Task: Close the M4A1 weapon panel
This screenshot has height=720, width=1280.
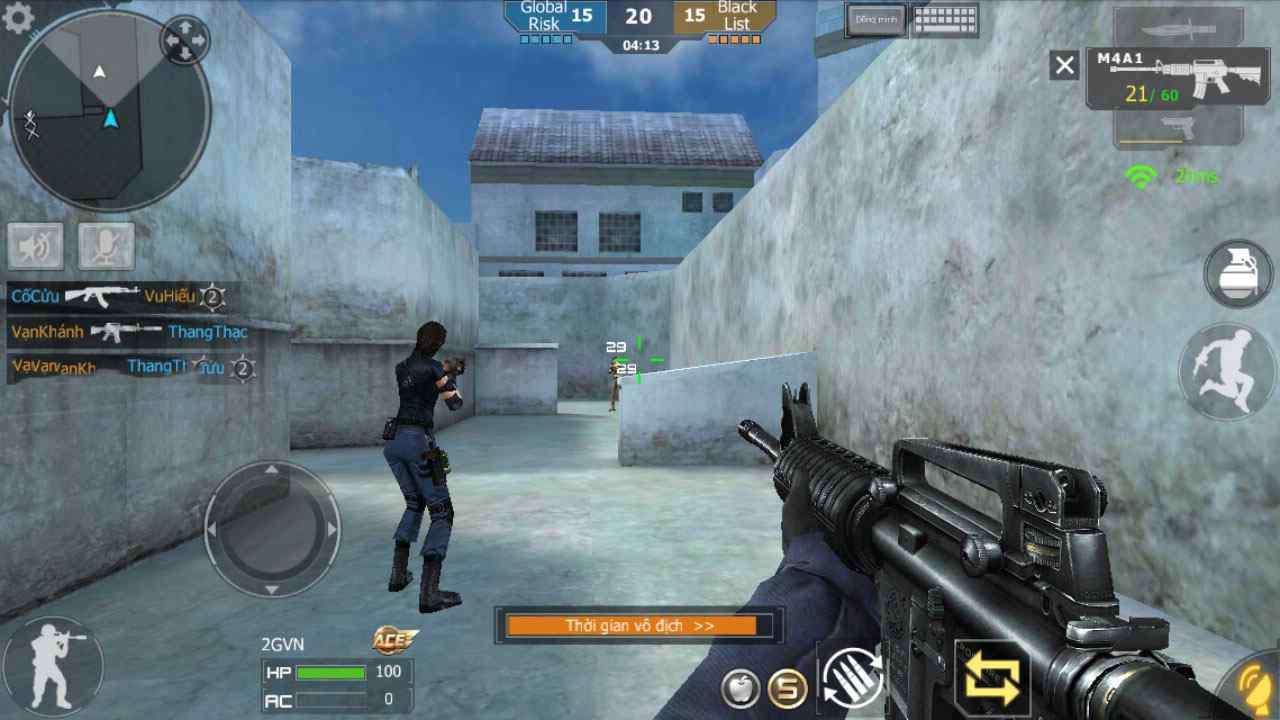Action: tap(1063, 65)
